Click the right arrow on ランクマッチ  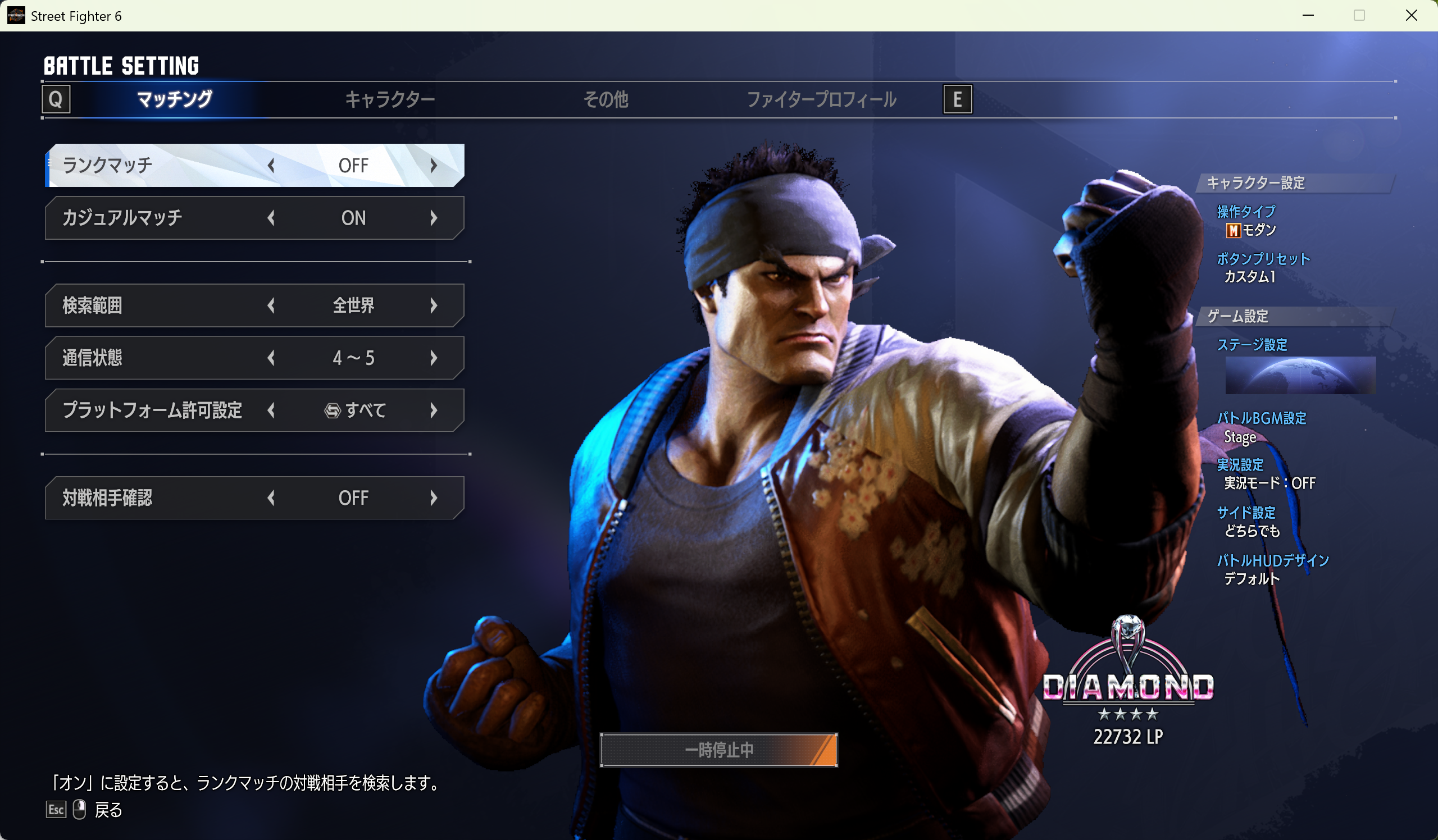coord(434,166)
